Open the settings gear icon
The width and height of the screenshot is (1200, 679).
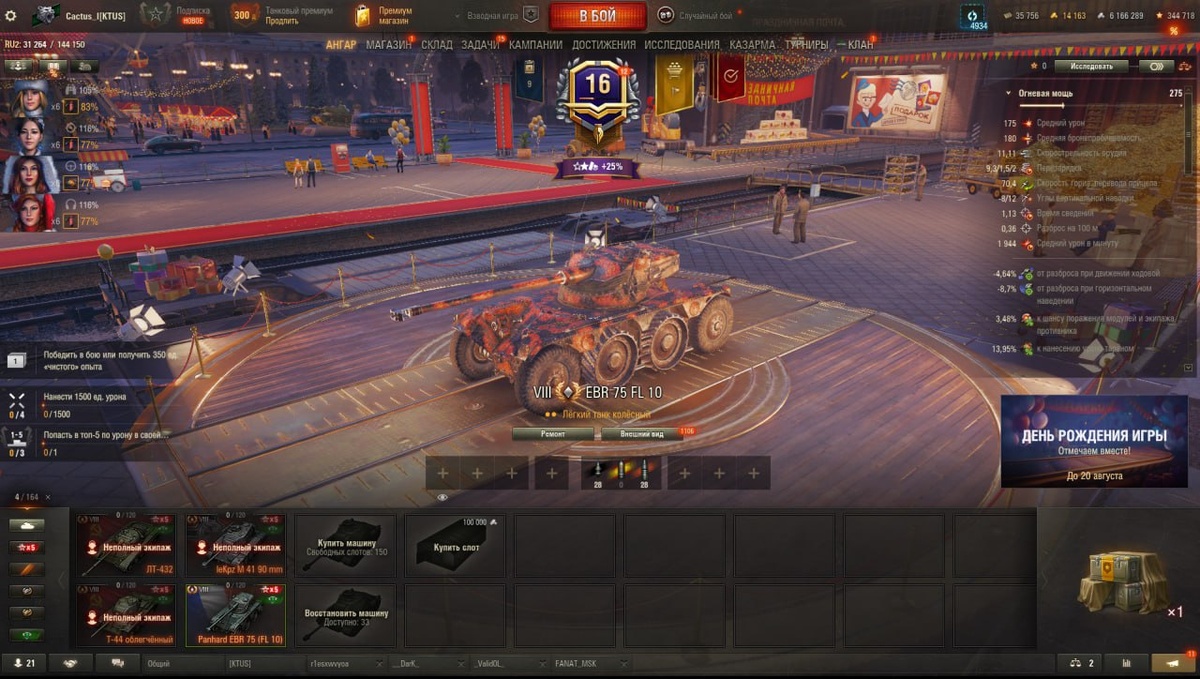pyautogui.click(x=11, y=16)
